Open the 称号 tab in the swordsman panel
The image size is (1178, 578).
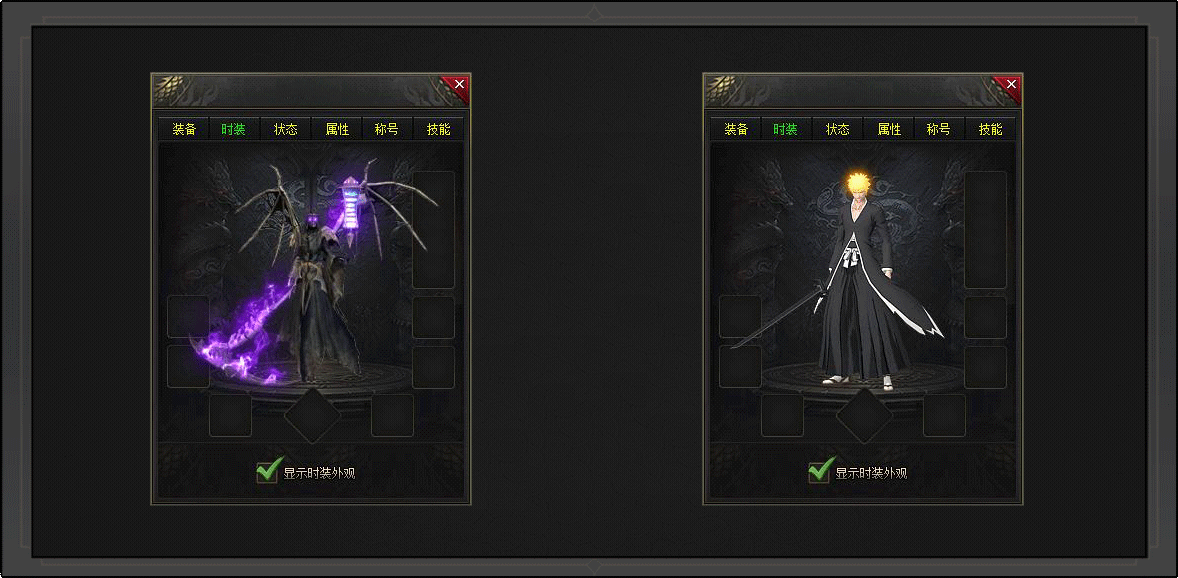click(x=939, y=130)
